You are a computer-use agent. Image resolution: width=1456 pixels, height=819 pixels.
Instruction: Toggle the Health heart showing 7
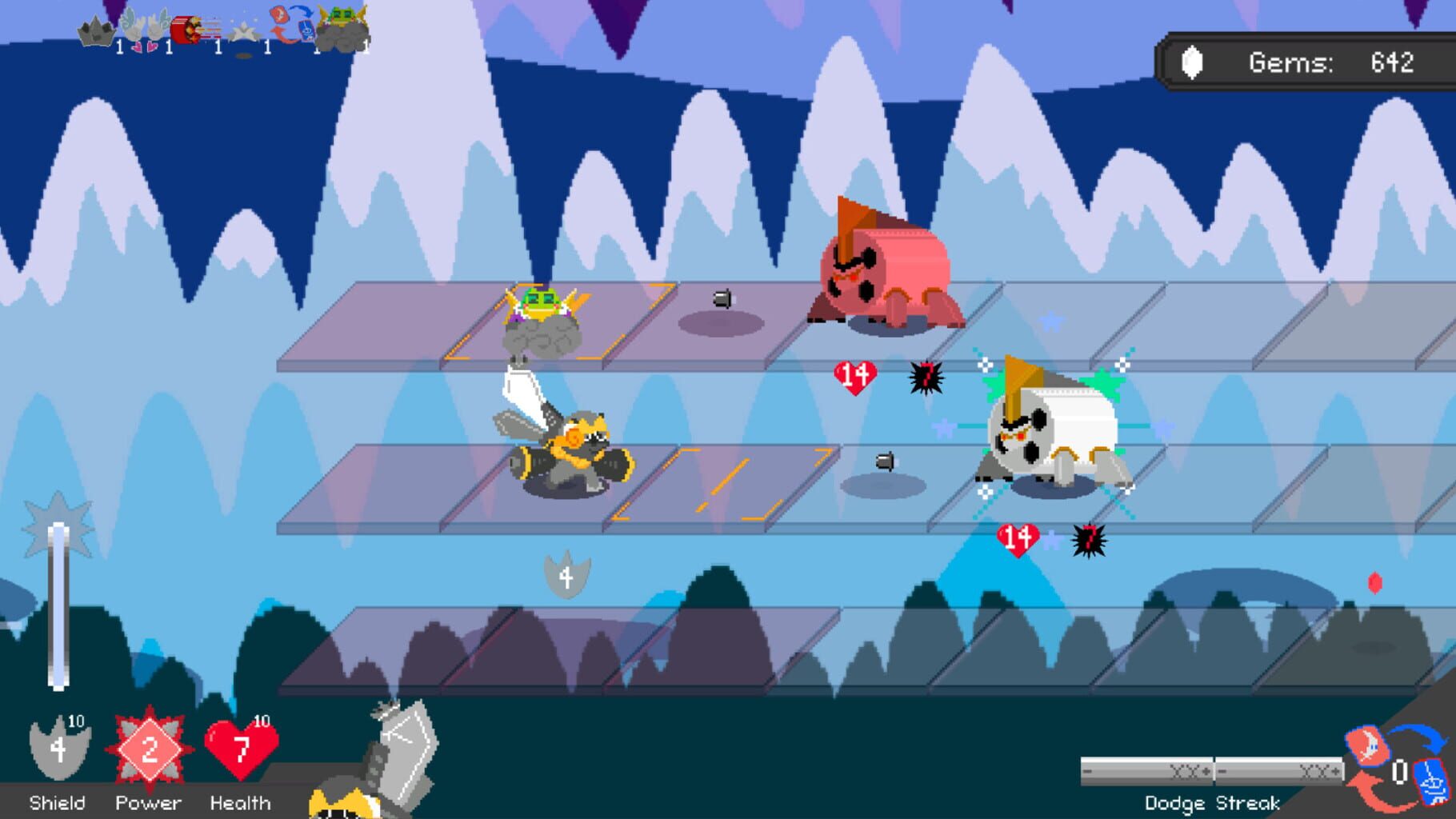[240, 752]
